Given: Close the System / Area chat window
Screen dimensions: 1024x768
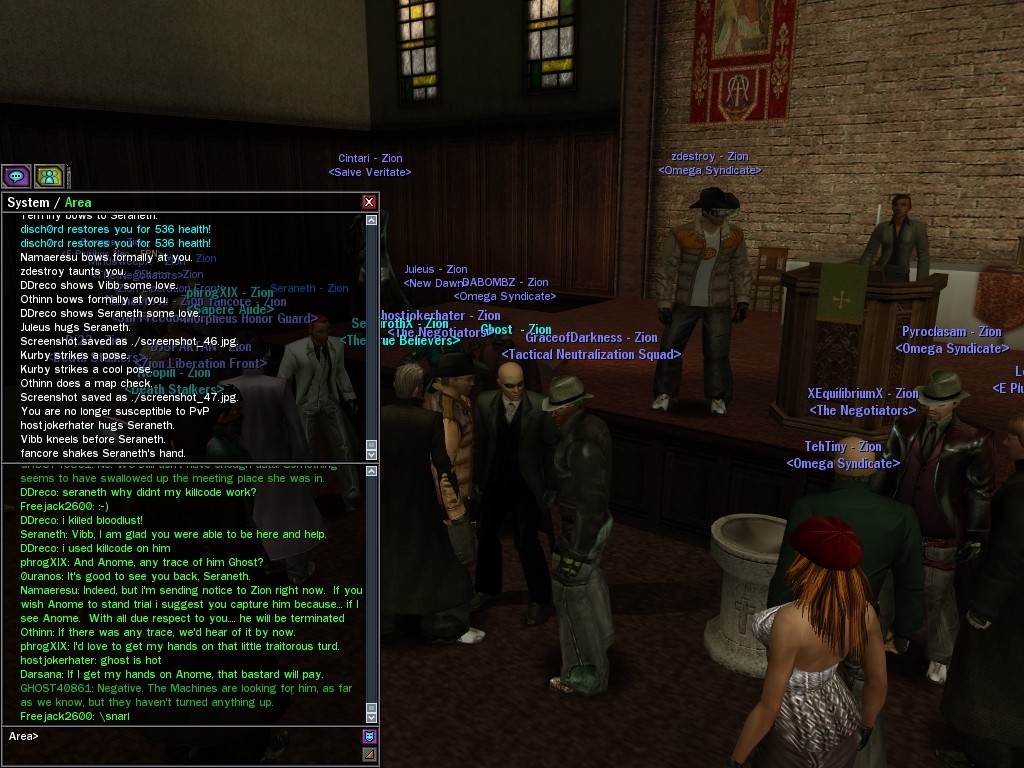Looking at the screenshot, I should (369, 202).
